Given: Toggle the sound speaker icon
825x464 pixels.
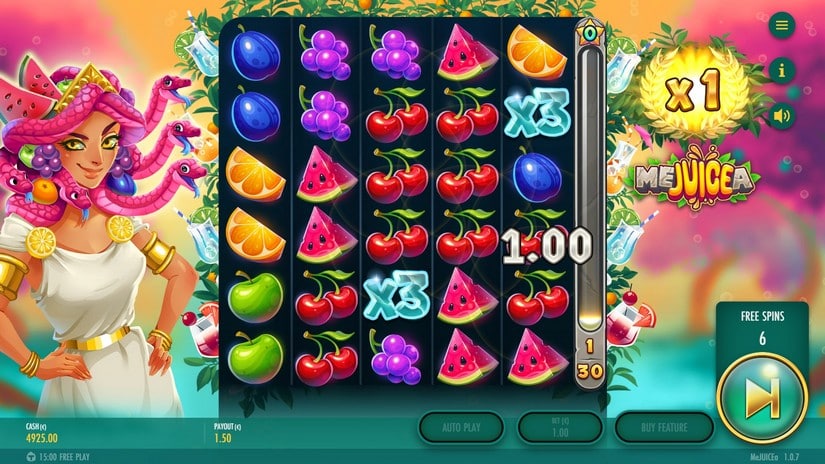Looking at the screenshot, I should (782, 114).
